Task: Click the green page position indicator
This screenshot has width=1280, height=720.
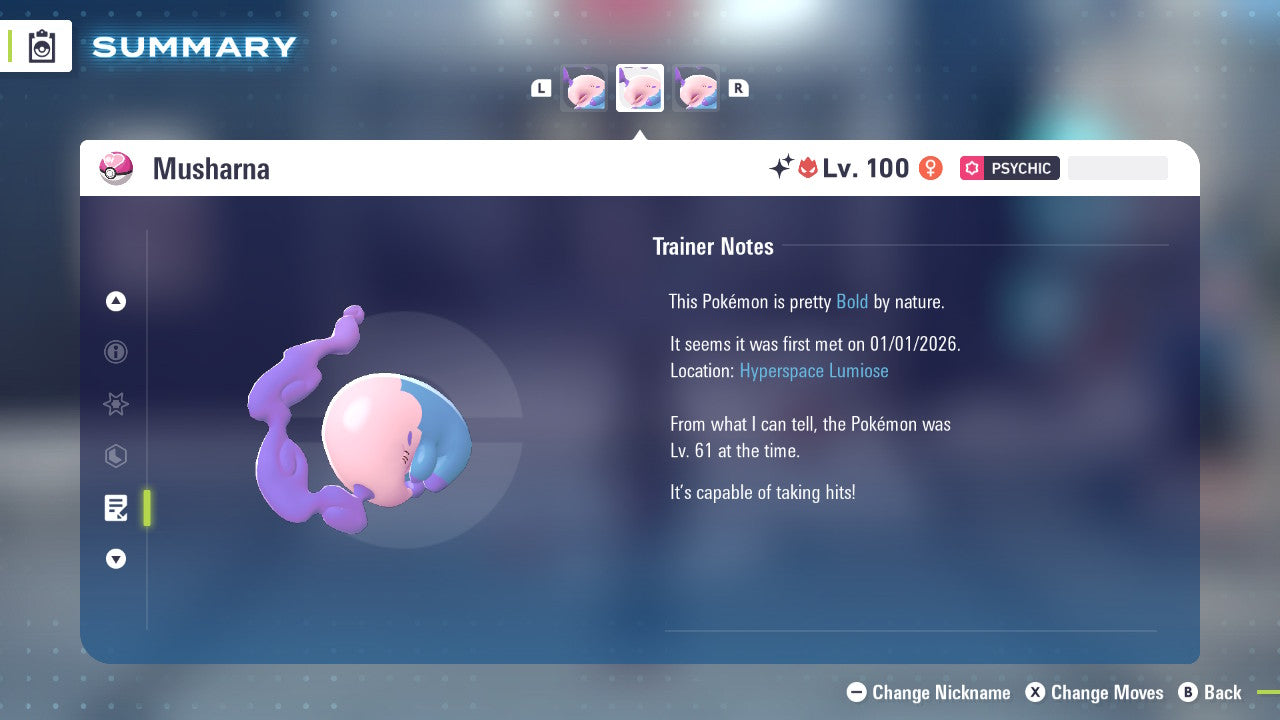Action: point(147,508)
